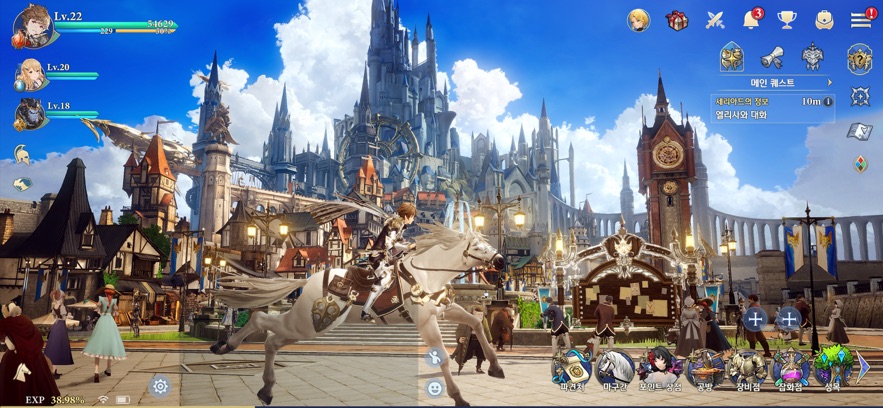This screenshot has width=883, height=408.
Task: Expand the 메인 퀘스트 quest header
Action: pyautogui.click(x=777, y=82)
